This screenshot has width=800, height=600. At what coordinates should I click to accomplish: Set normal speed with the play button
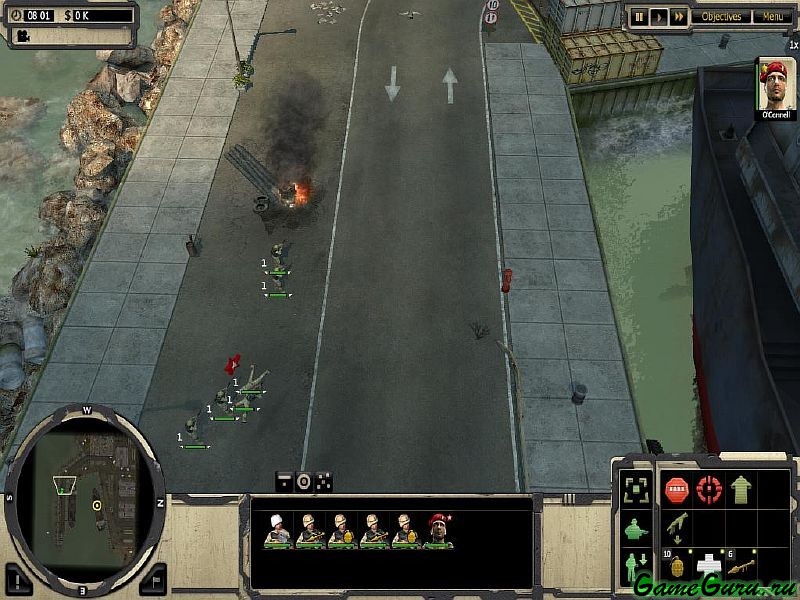click(x=659, y=16)
